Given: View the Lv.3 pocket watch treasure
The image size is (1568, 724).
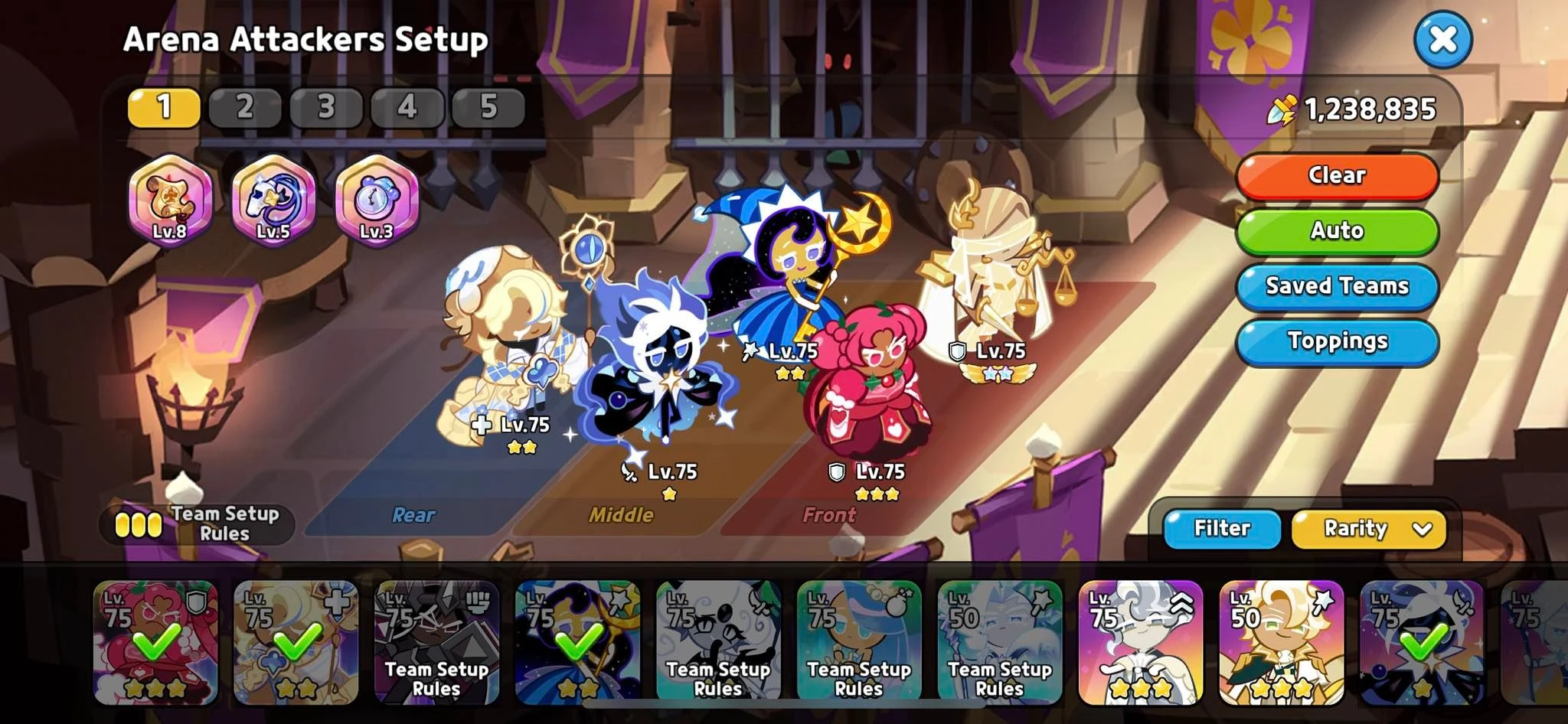Looking at the screenshot, I should click(x=377, y=201).
